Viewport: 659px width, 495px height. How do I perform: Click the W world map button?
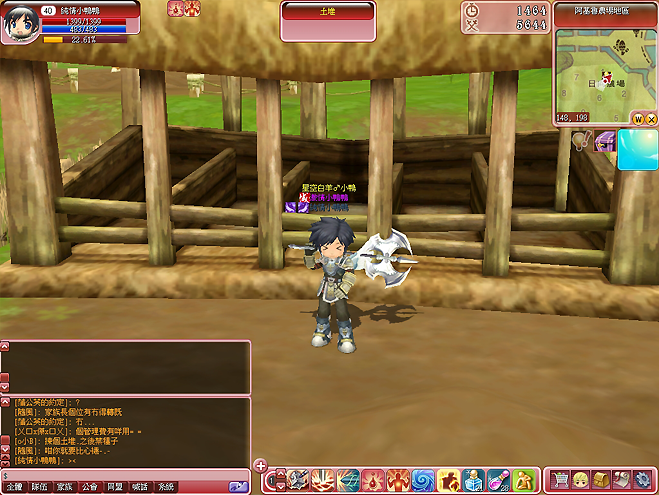(x=637, y=118)
